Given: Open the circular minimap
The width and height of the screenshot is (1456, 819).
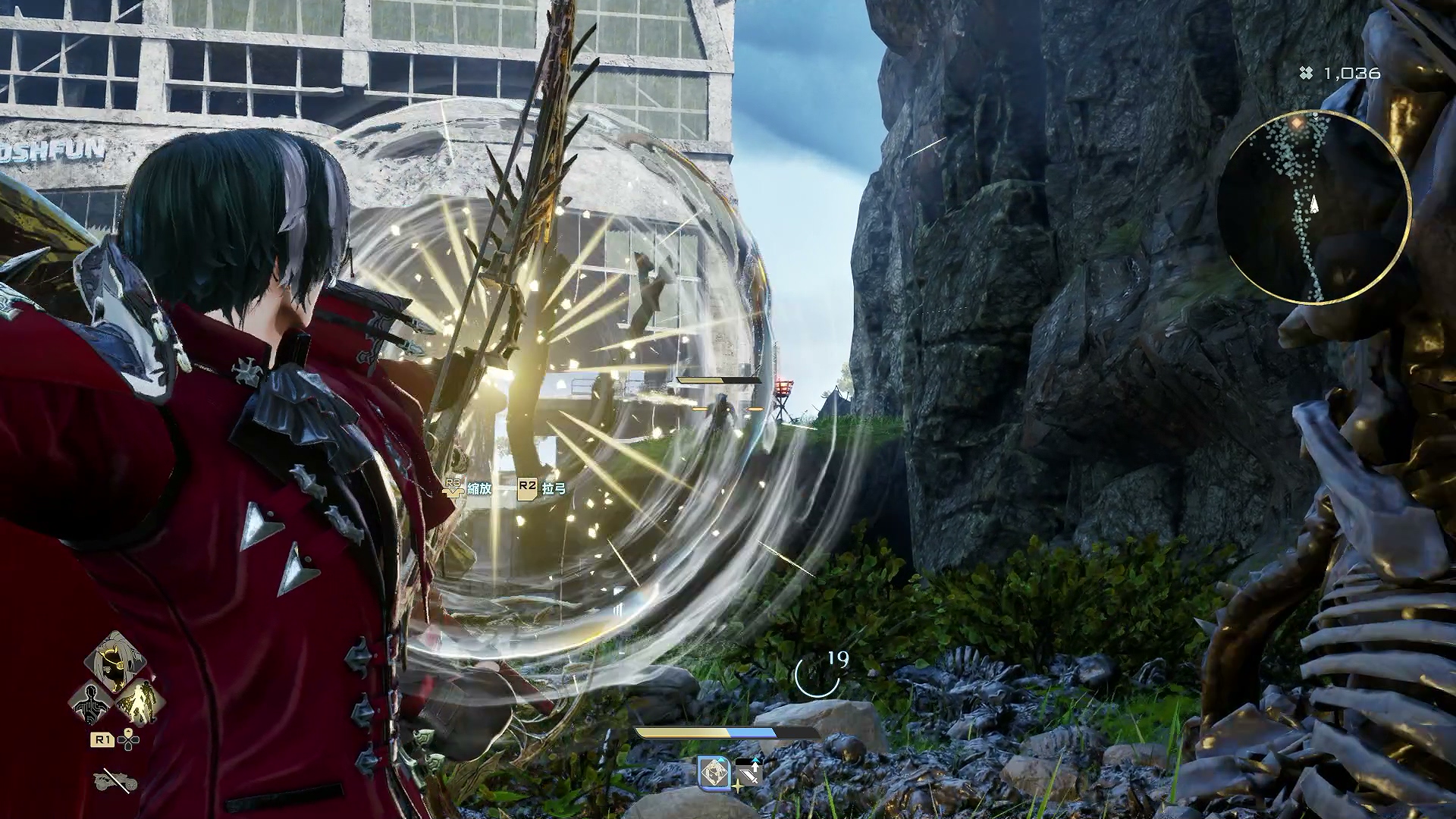Looking at the screenshot, I should coord(1316,206).
